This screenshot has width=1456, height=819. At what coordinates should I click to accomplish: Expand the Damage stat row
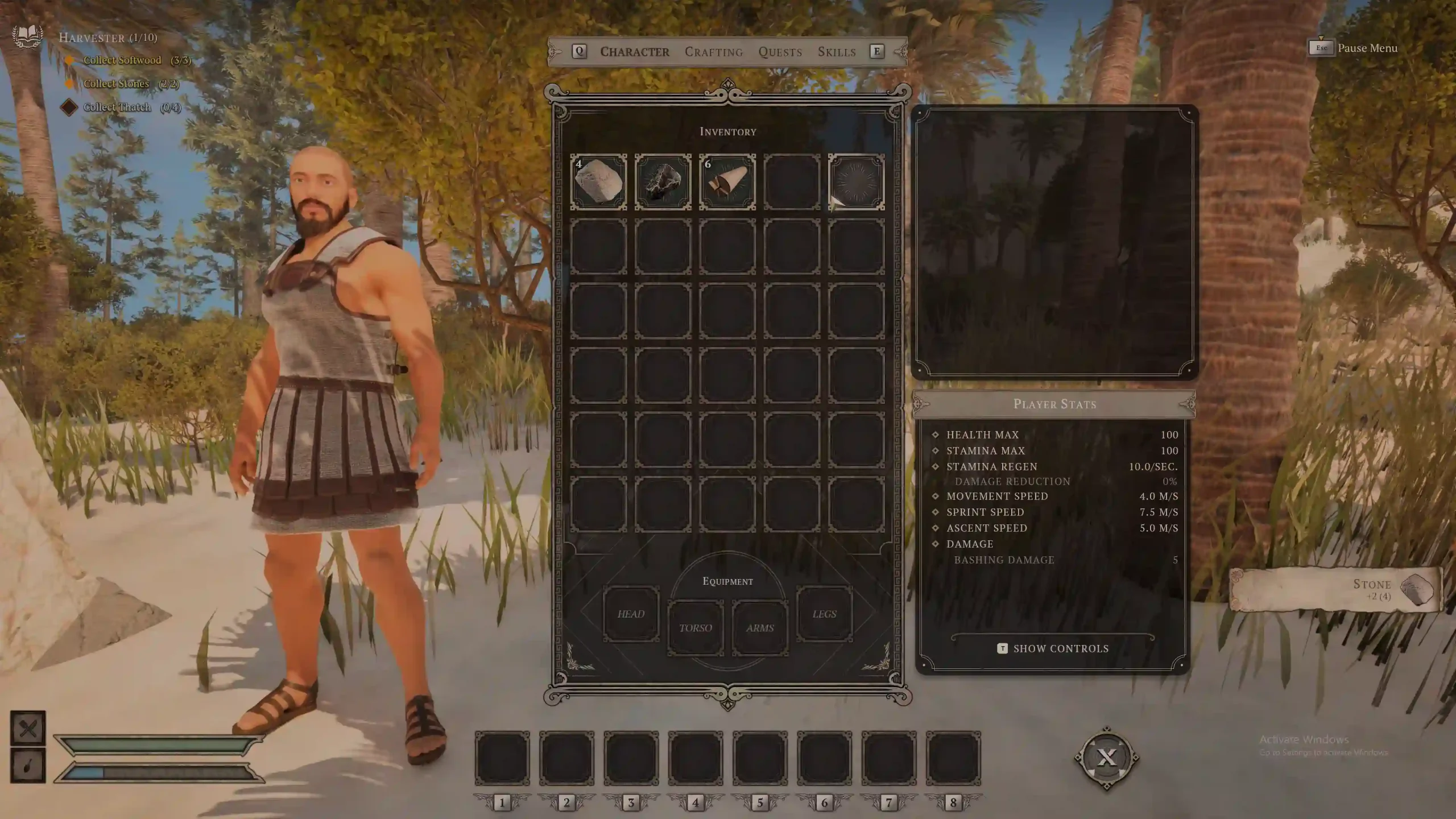click(x=969, y=544)
